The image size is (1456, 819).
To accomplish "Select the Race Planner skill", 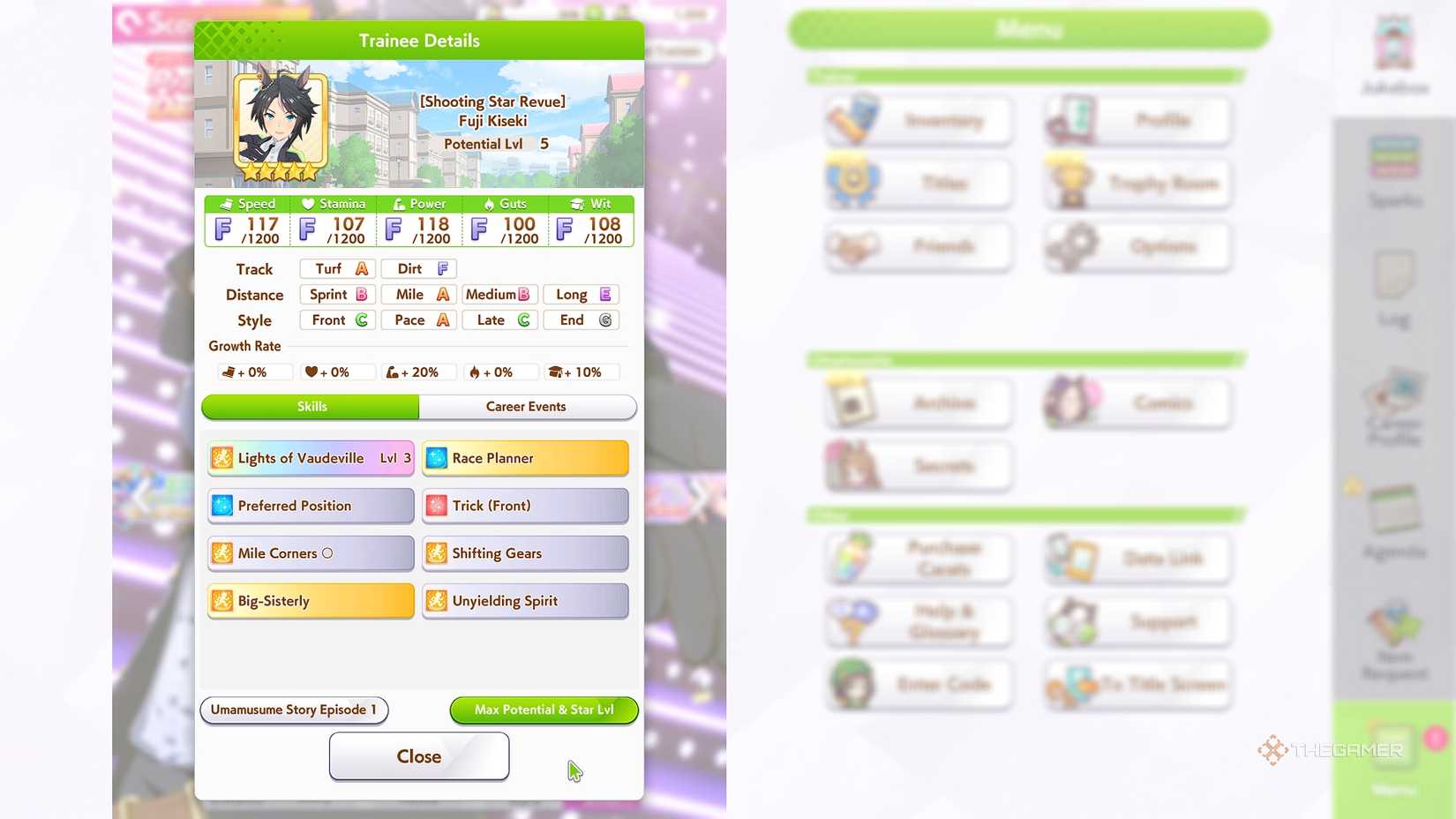I will pyautogui.click(x=525, y=458).
